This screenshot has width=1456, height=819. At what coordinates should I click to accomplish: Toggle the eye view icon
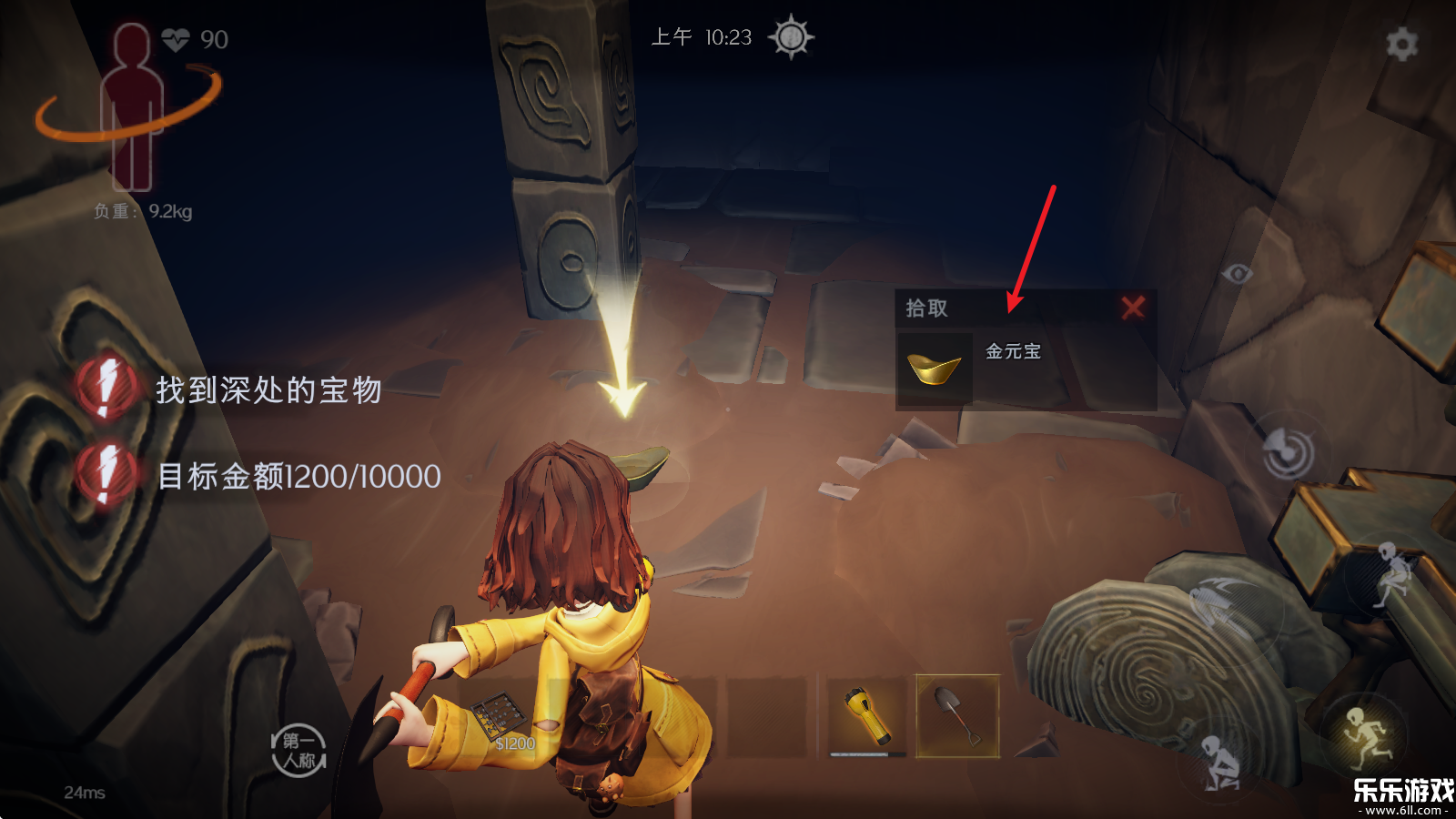point(1237,273)
